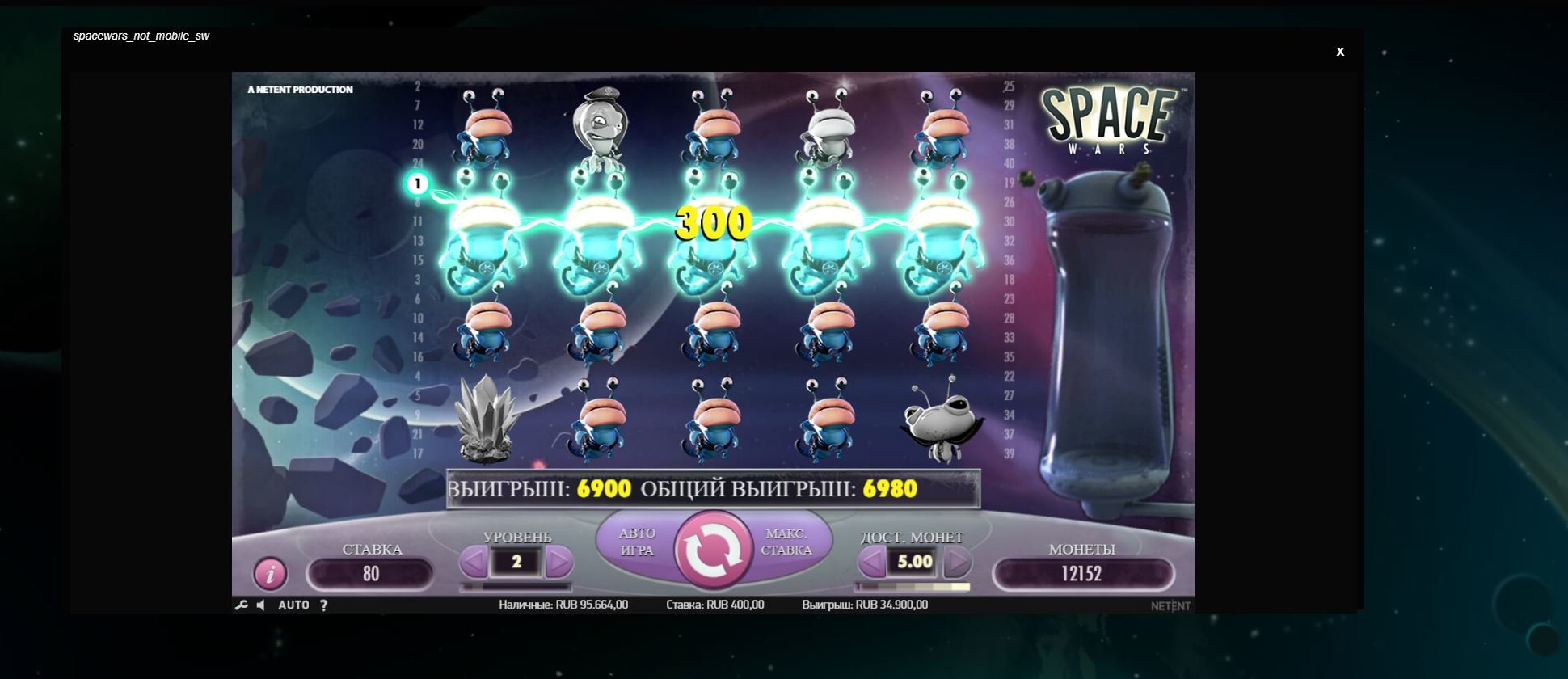1568x679 pixels.
Task: Decrease the bet level (УРОВЕНЬ)
Action: point(474,562)
